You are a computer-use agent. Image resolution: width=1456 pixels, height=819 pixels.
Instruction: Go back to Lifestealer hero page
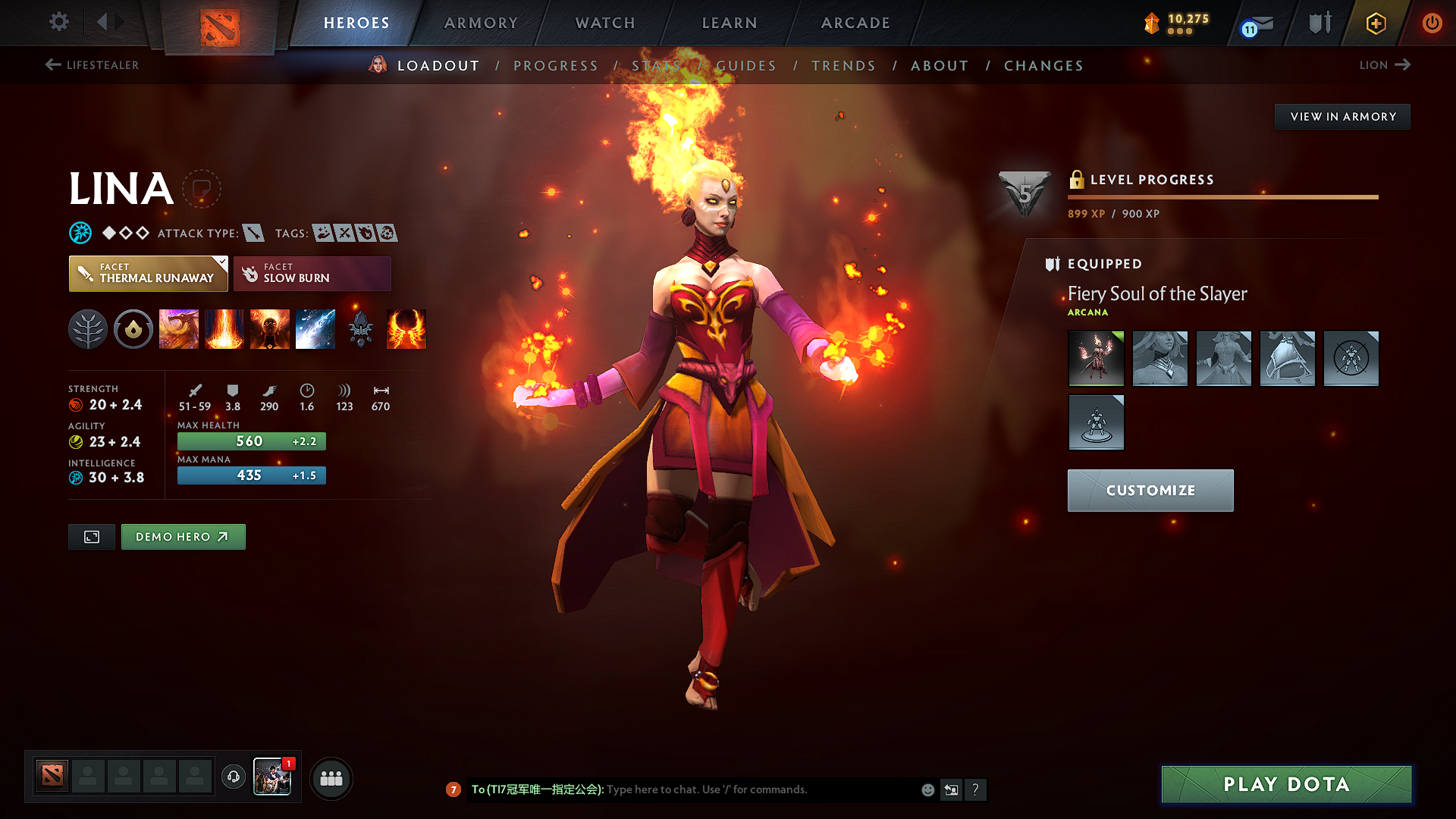click(x=91, y=65)
